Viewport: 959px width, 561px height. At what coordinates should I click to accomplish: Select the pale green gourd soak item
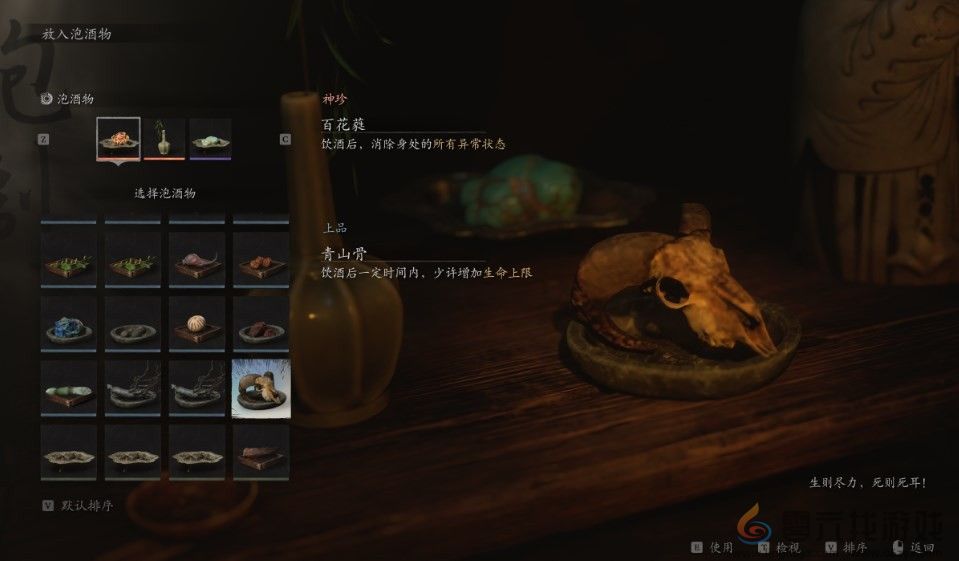click(x=69, y=389)
